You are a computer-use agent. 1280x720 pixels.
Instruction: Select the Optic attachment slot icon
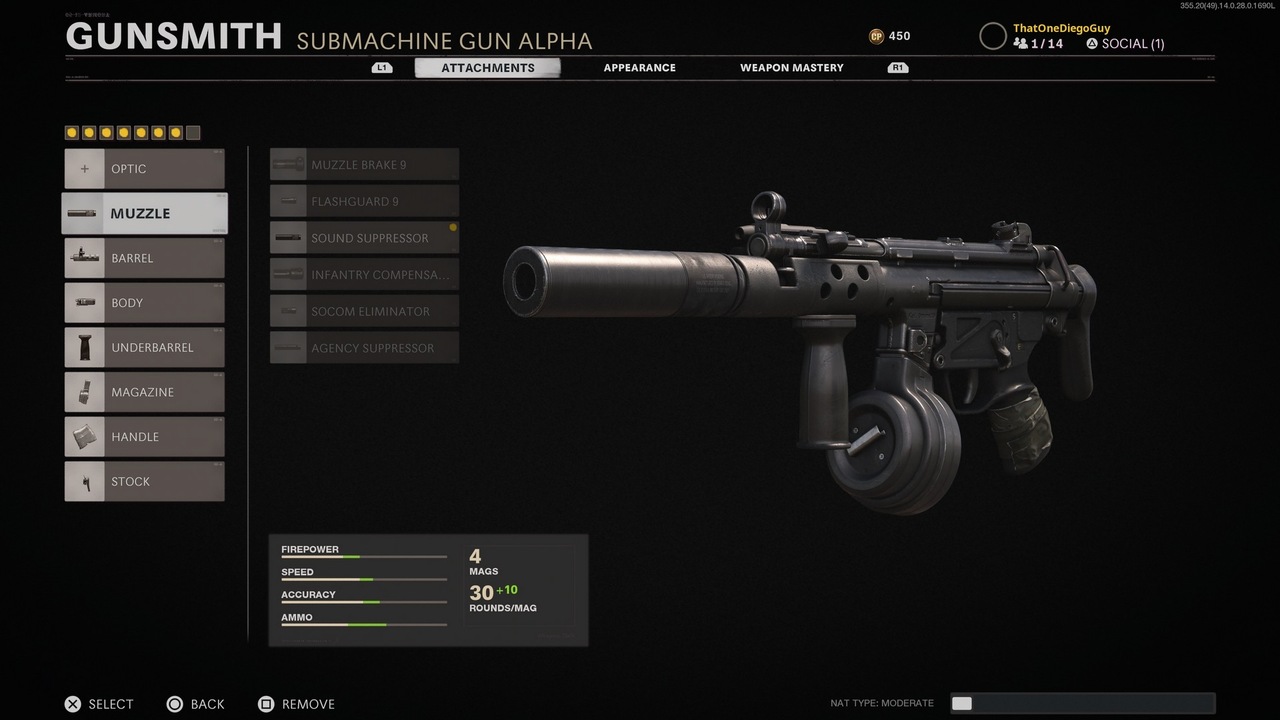click(x=85, y=168)
